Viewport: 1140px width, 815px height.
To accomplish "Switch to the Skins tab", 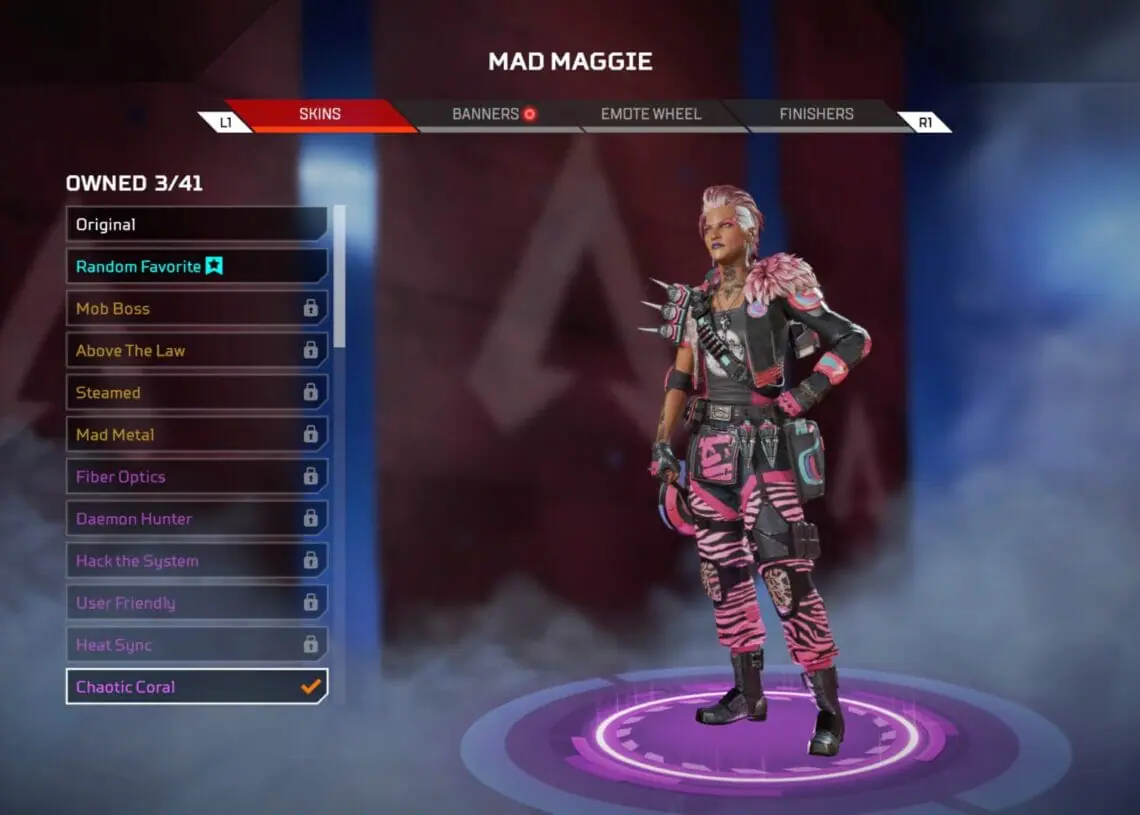I will pyautogui.click(x=320, y=114).
